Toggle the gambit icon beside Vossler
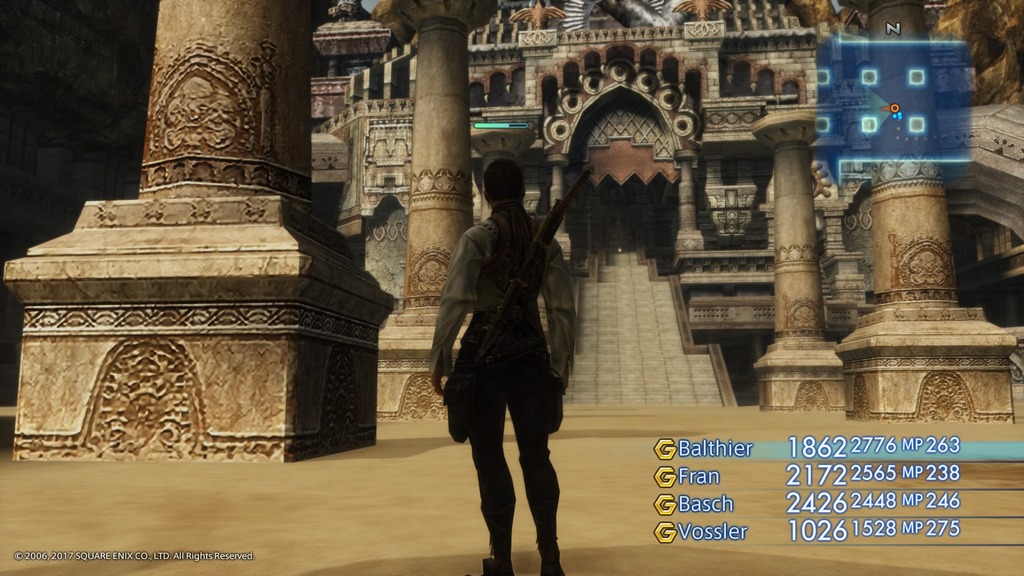1024x576 pixels. (x=665, y=532)
